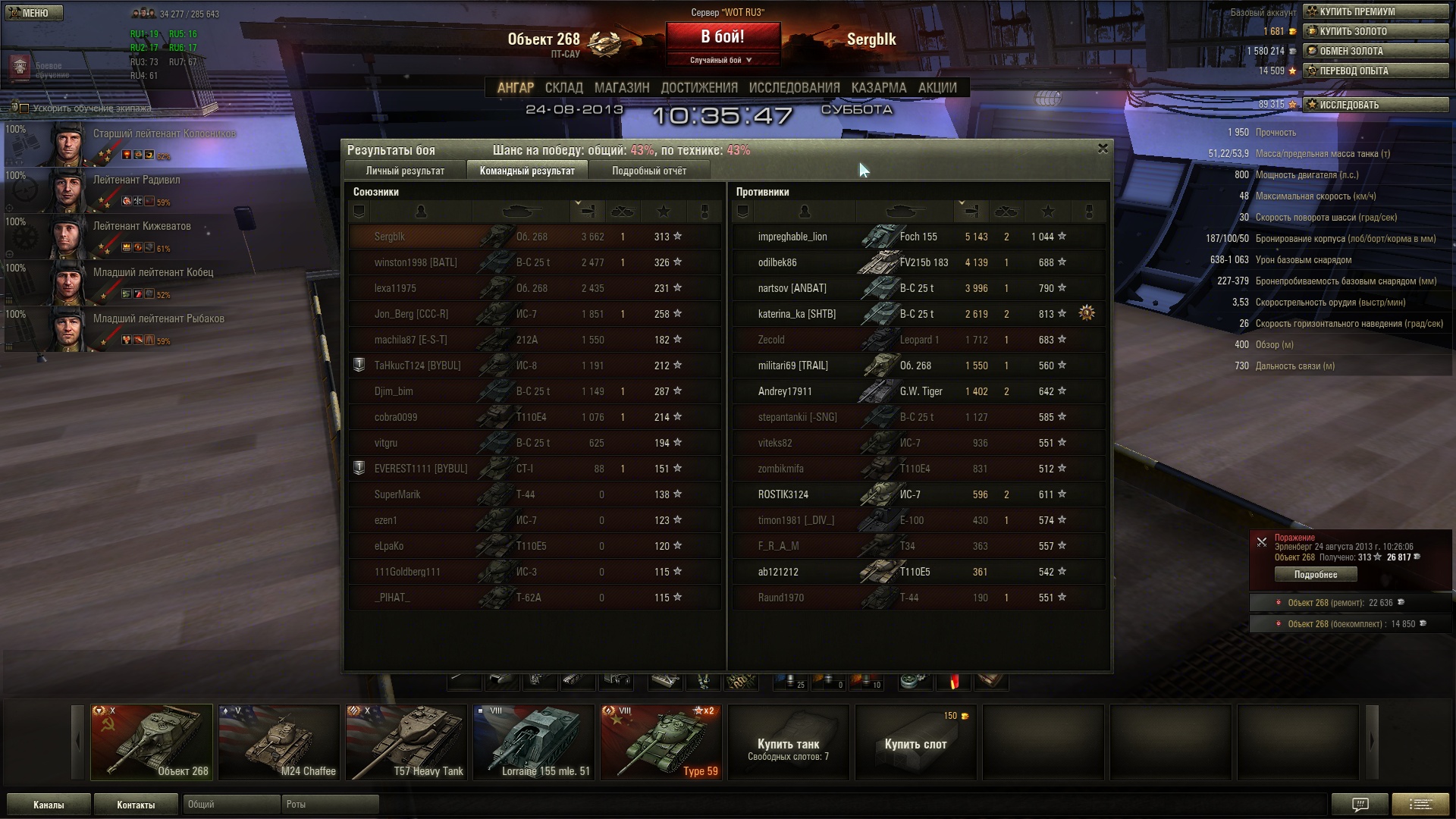Open the Каналы chat channels
Image resolution: width=1456 pixels, height=819 pixels.
pyautogui.click(x=49, y=805)
